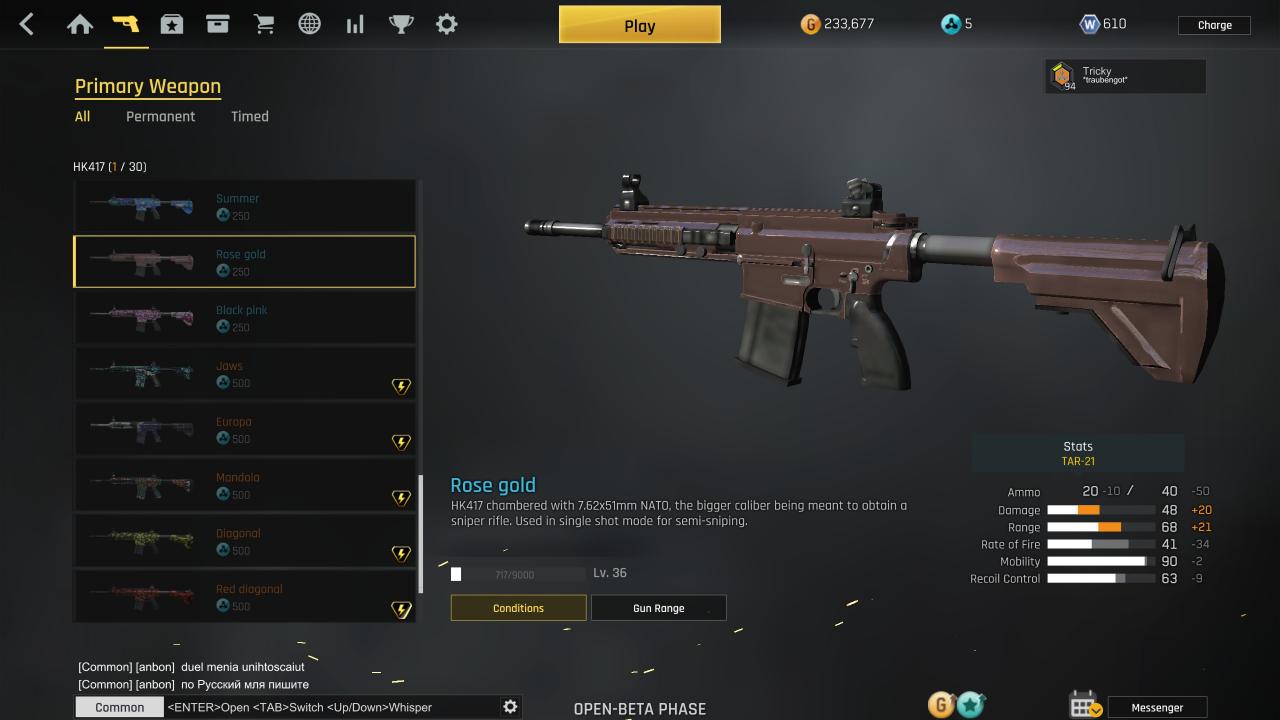1280x720 pixels.
Task: Open the home screen icon
Action: point(80,24)
